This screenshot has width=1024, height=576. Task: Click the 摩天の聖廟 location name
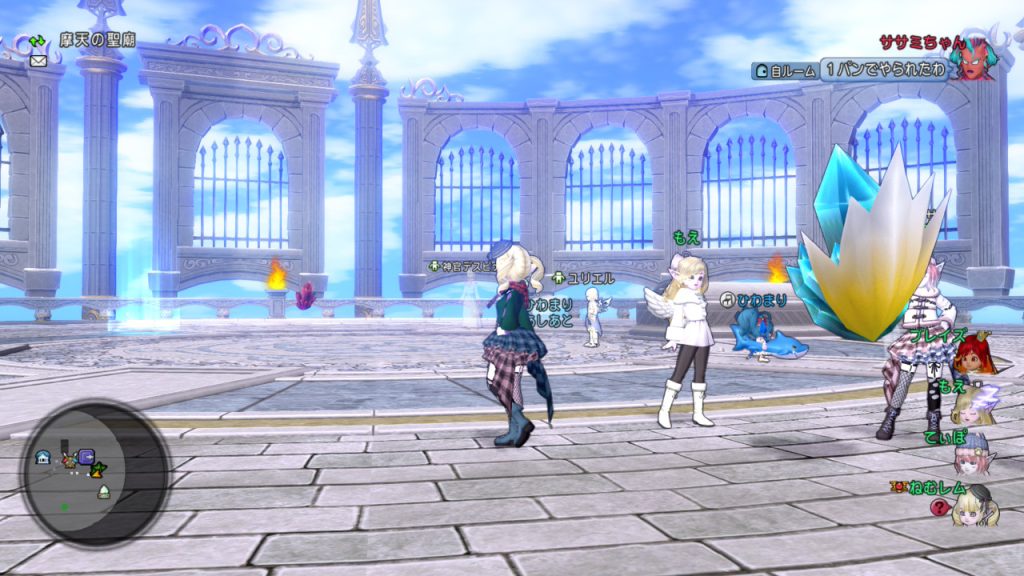97,41
